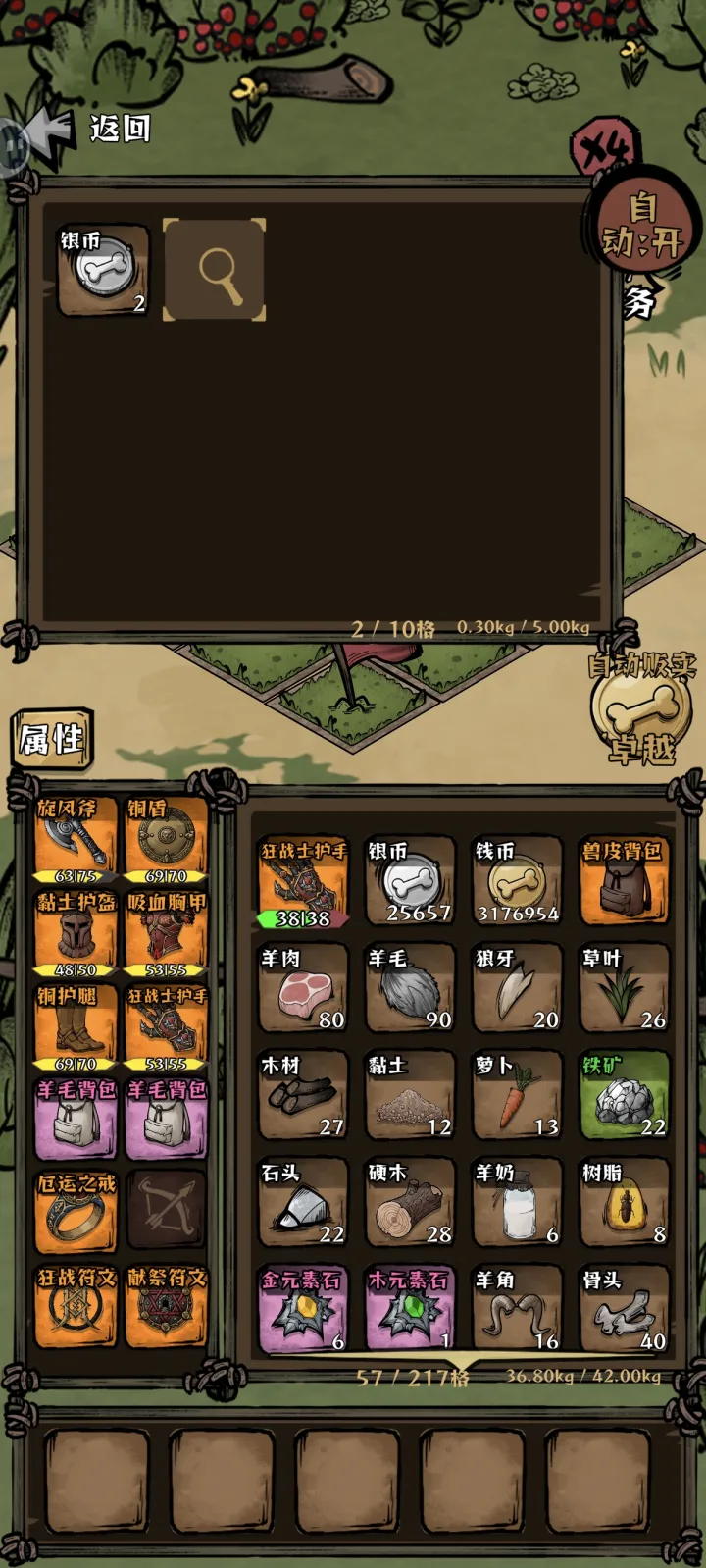Pick the 萝卜 carrot stack

(x=517, y=1095)
